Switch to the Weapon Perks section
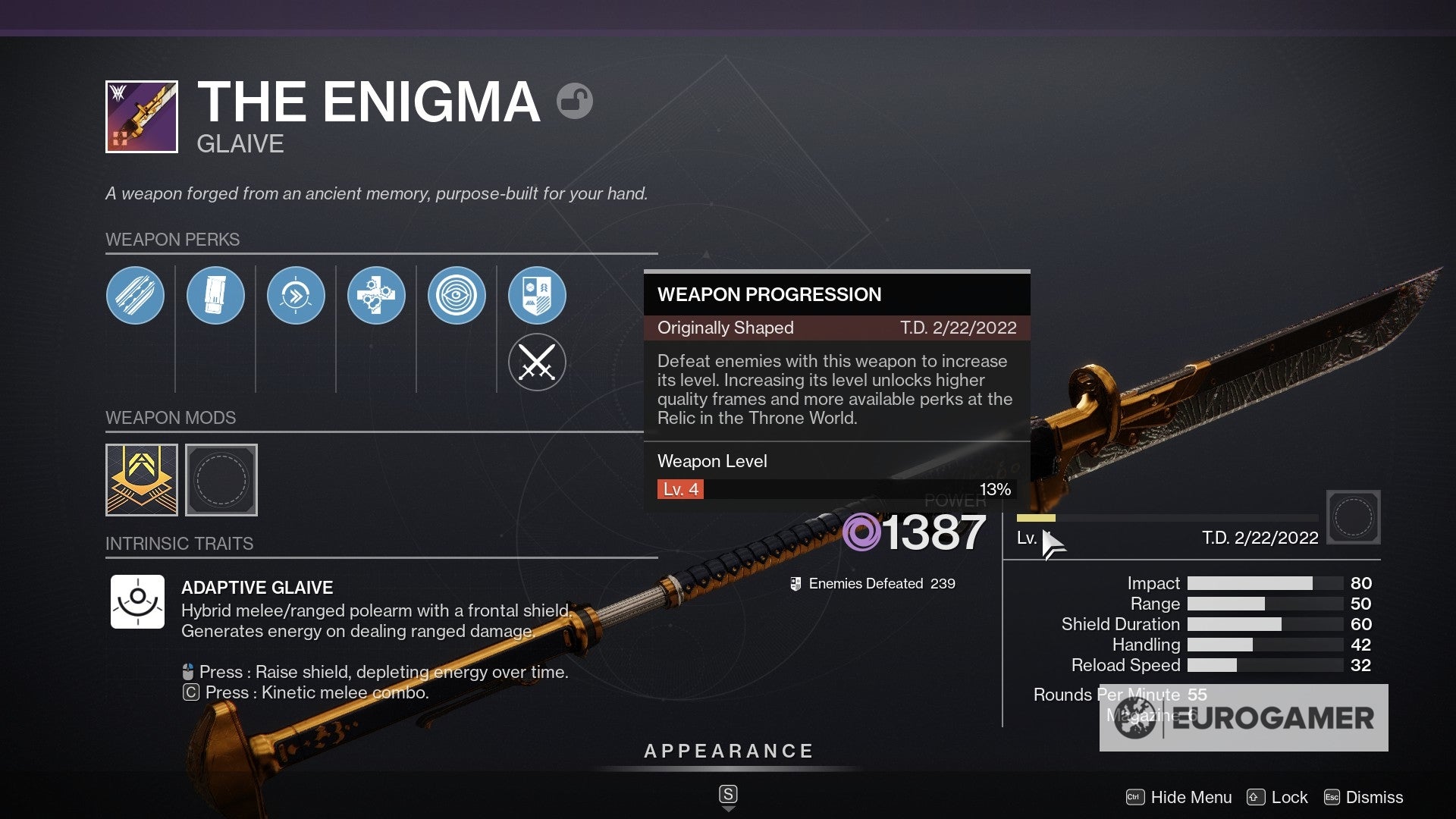1456x819 pixels. 173,240
